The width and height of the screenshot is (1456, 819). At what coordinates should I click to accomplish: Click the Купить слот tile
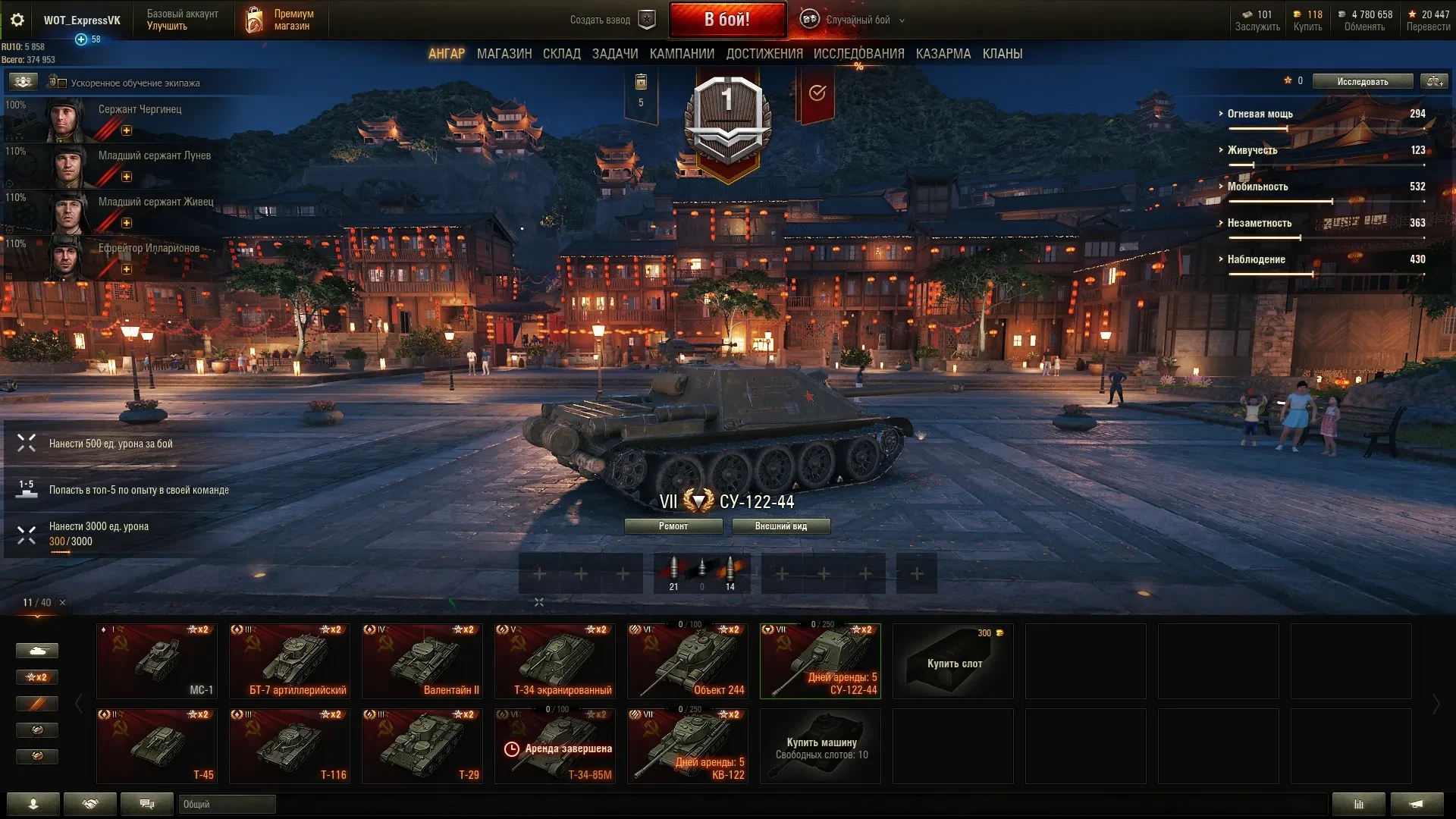click(952, 661)
